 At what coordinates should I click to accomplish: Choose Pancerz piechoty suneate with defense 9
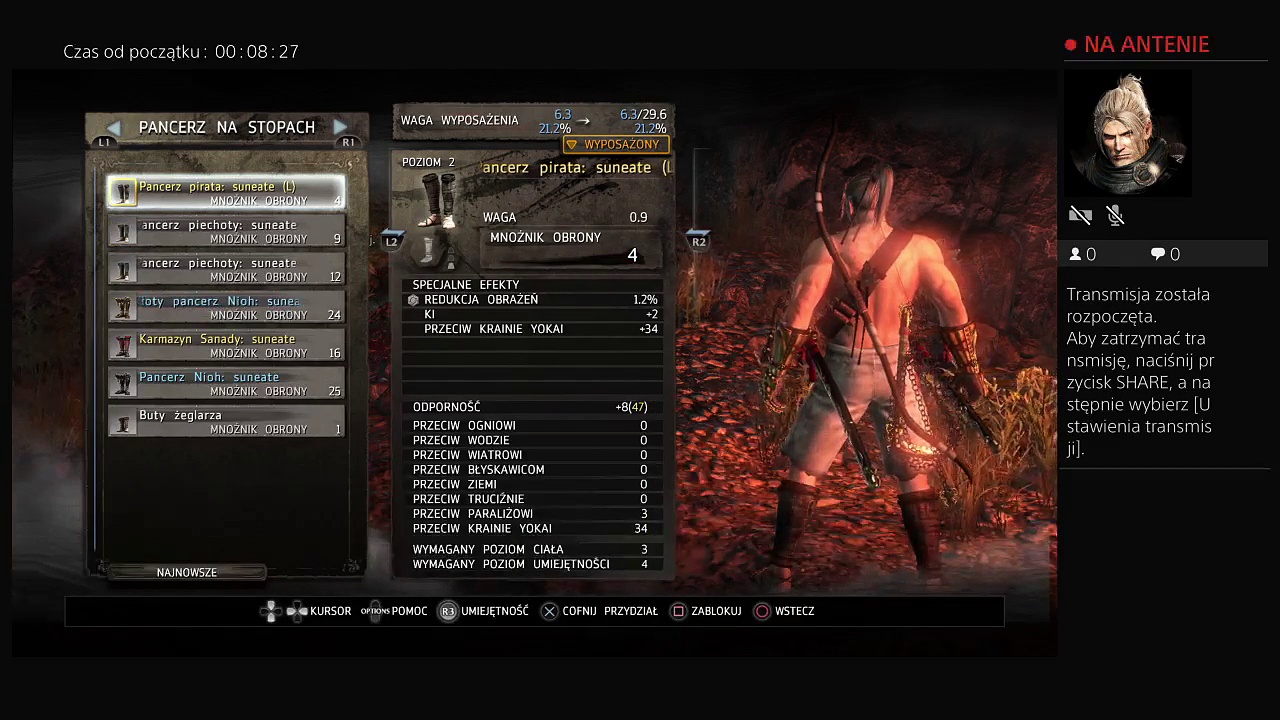226,231
